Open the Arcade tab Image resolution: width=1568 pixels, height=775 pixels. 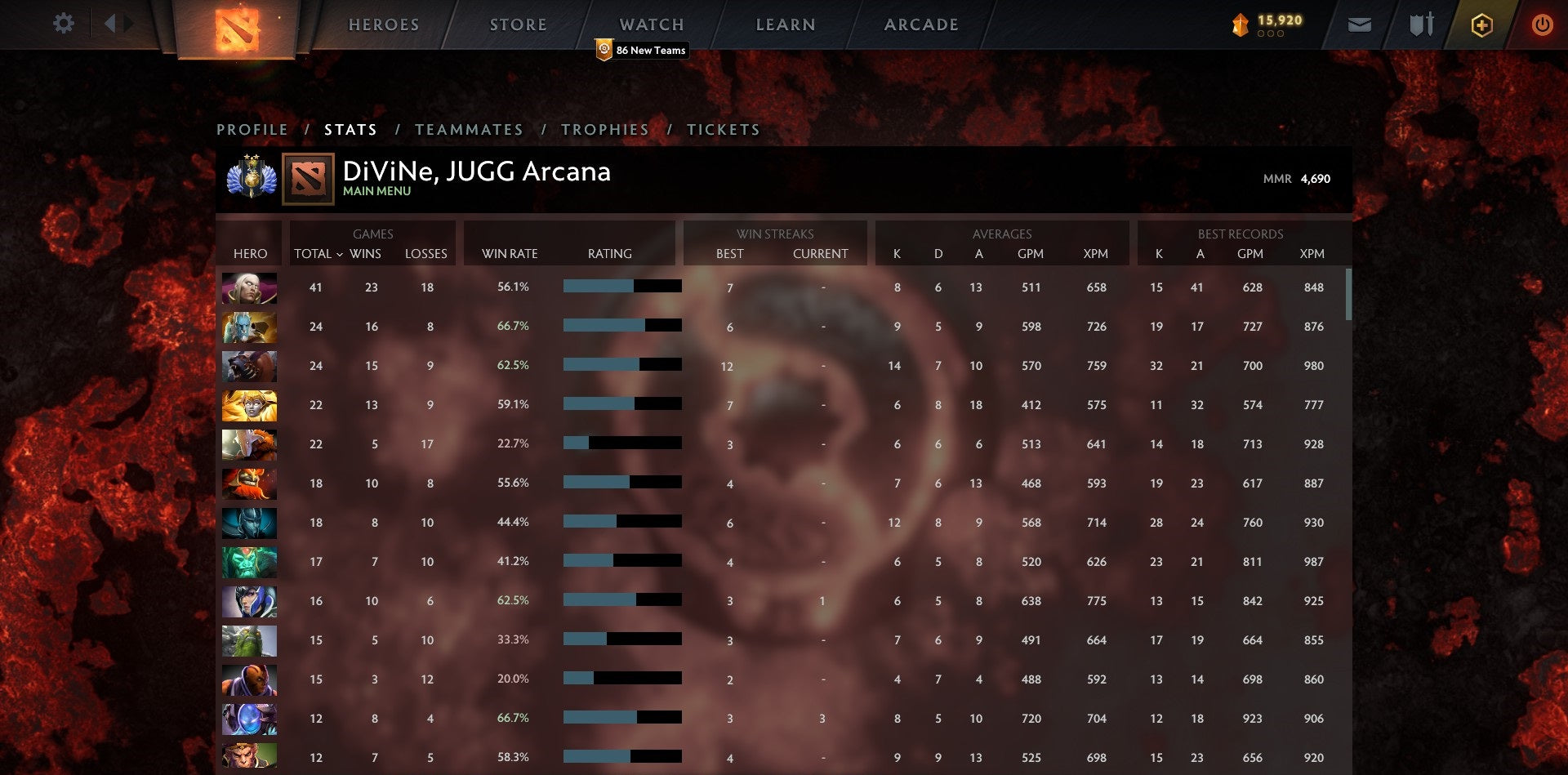coord(920,24)
